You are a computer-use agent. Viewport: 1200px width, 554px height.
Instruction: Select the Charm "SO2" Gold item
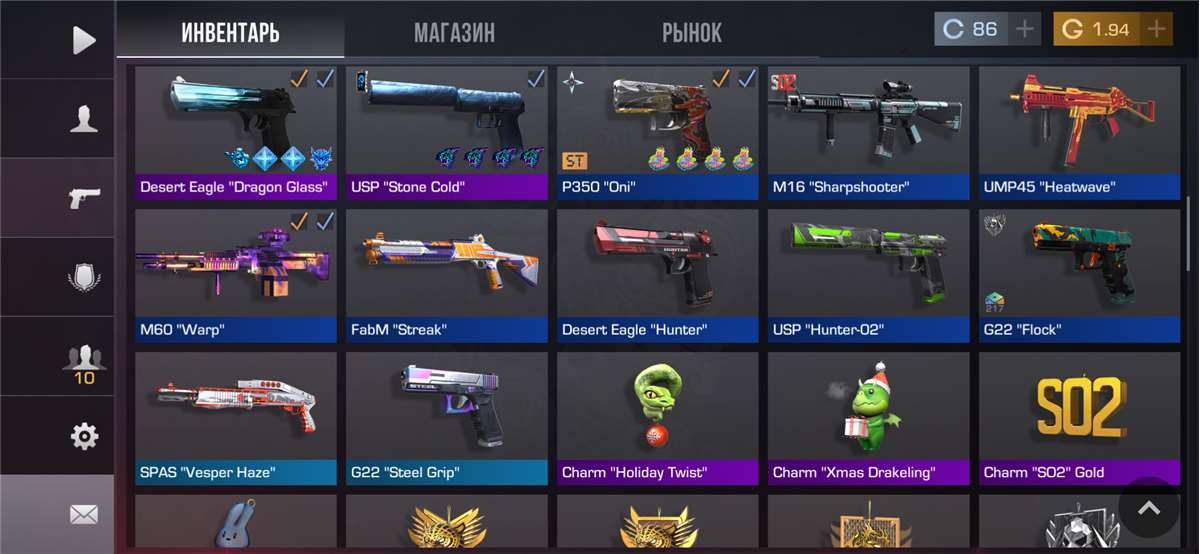click(1074, 415)
